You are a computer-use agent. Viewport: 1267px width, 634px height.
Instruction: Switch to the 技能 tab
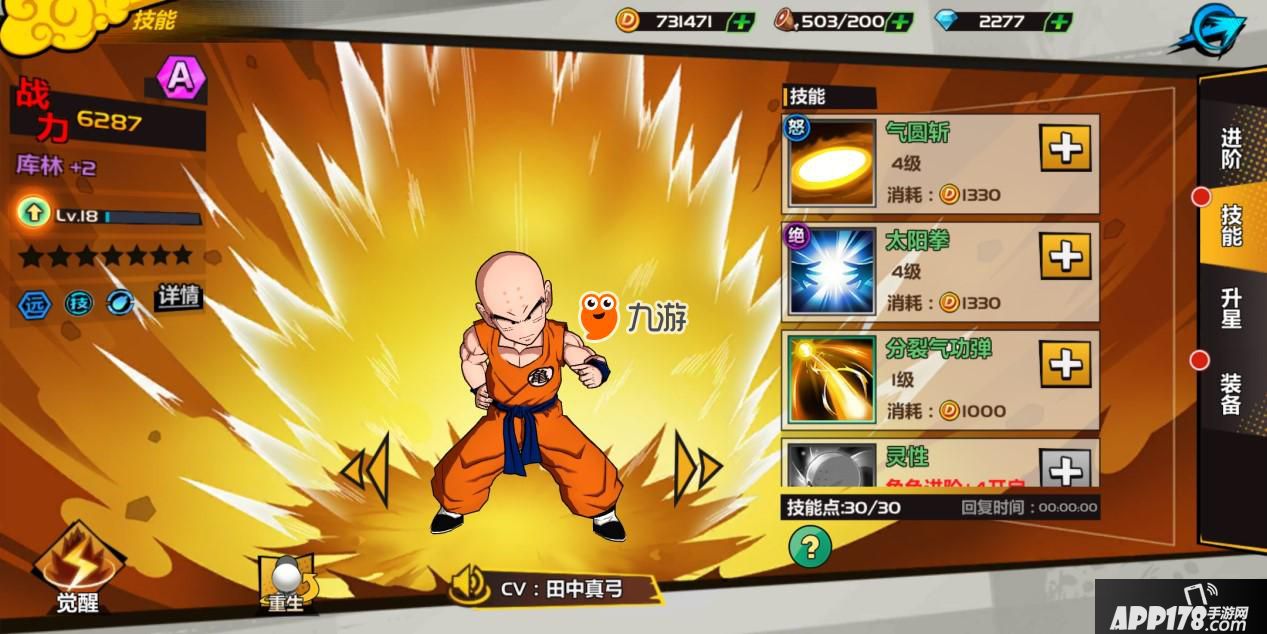[1231, 224]
